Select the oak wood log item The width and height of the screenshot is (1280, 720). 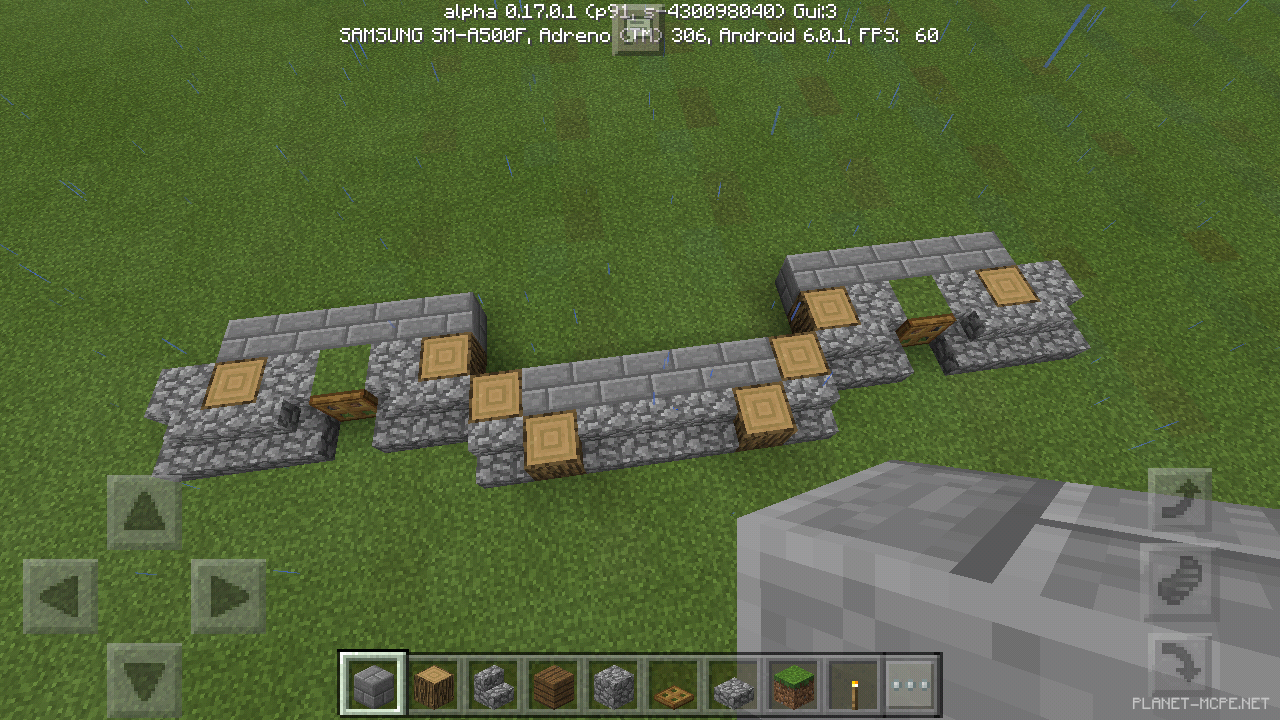432,683
